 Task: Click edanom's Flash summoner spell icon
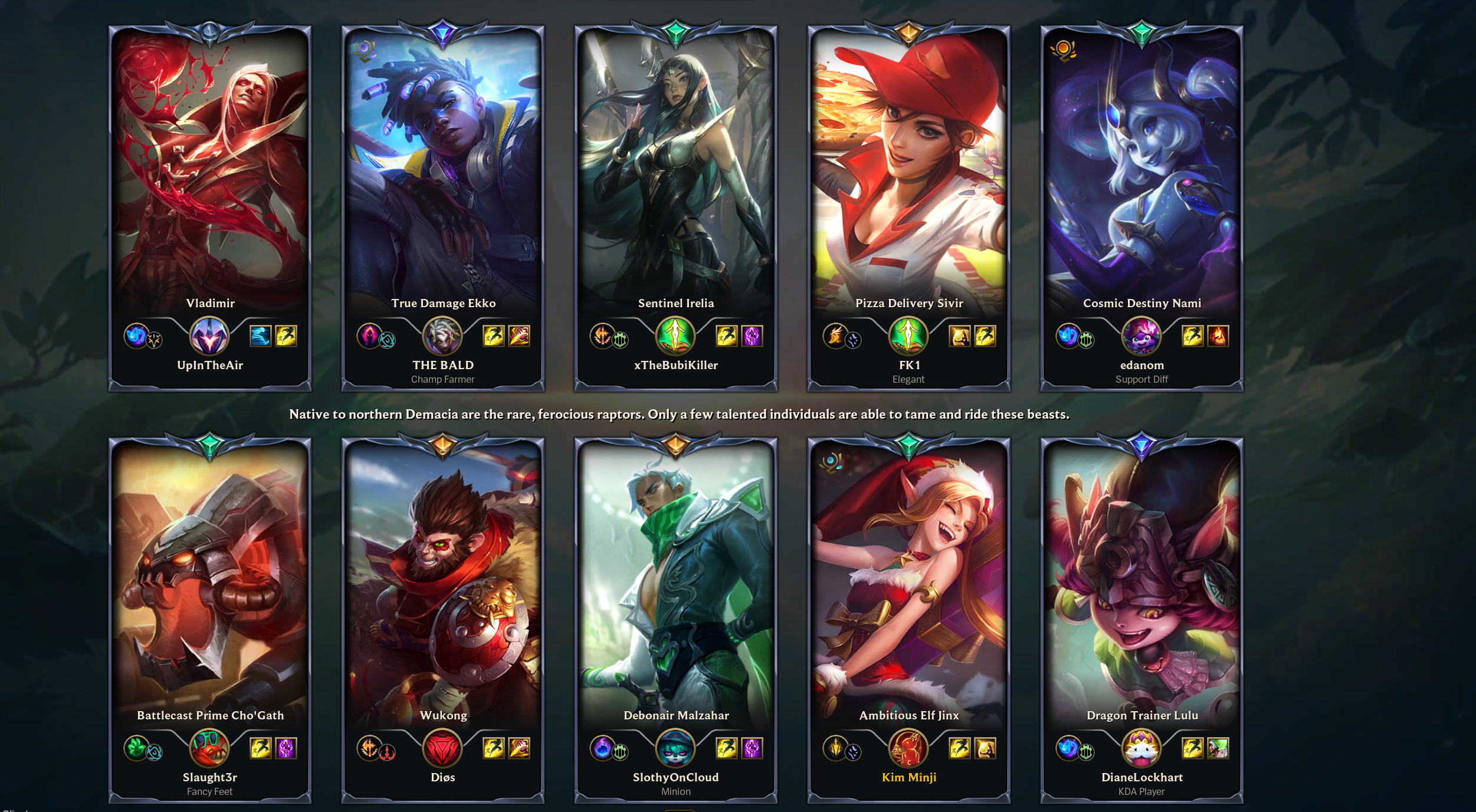(x=1192, y=336)
